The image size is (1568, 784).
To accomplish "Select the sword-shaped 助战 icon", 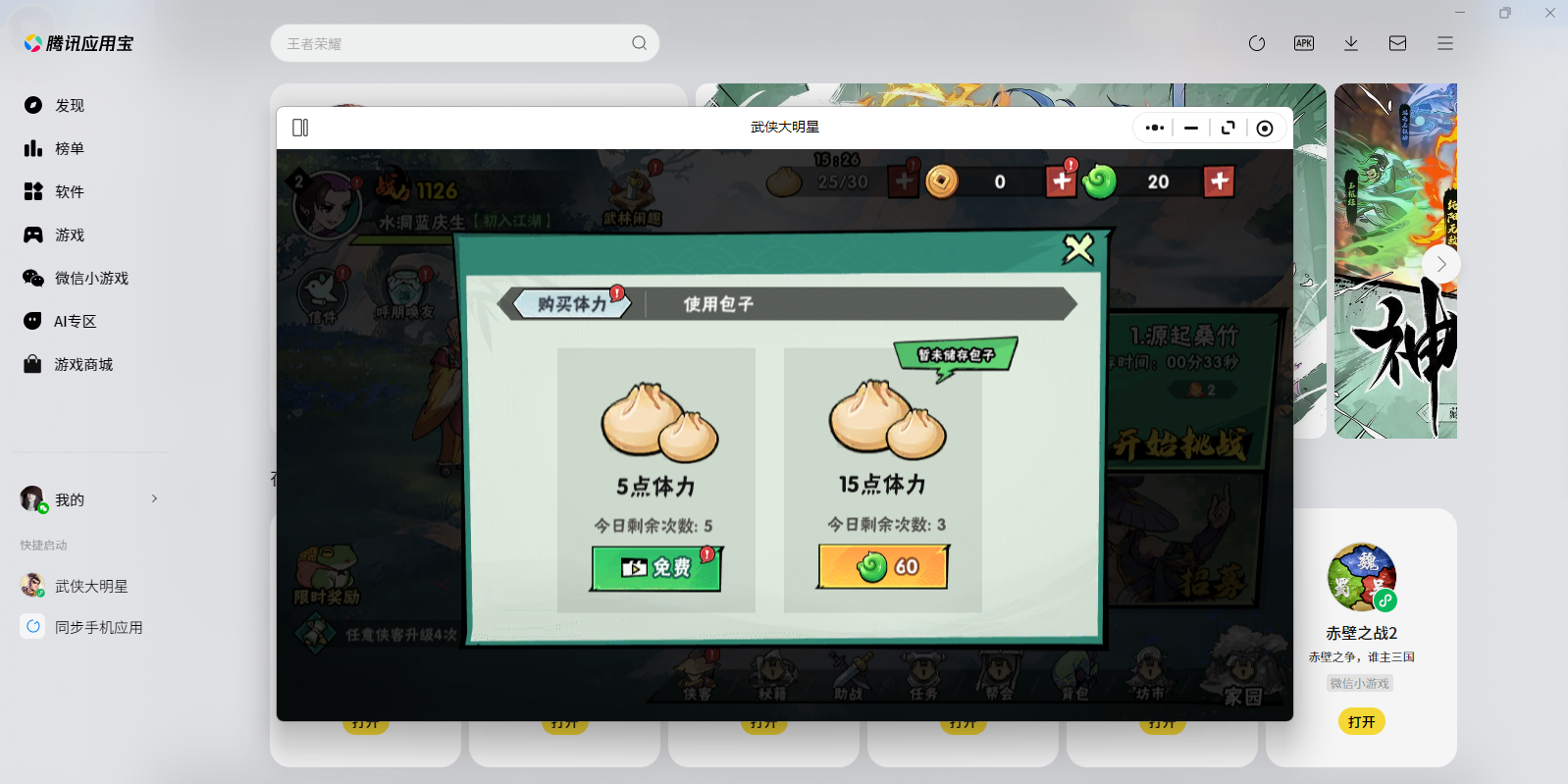I will coord(848,677).
